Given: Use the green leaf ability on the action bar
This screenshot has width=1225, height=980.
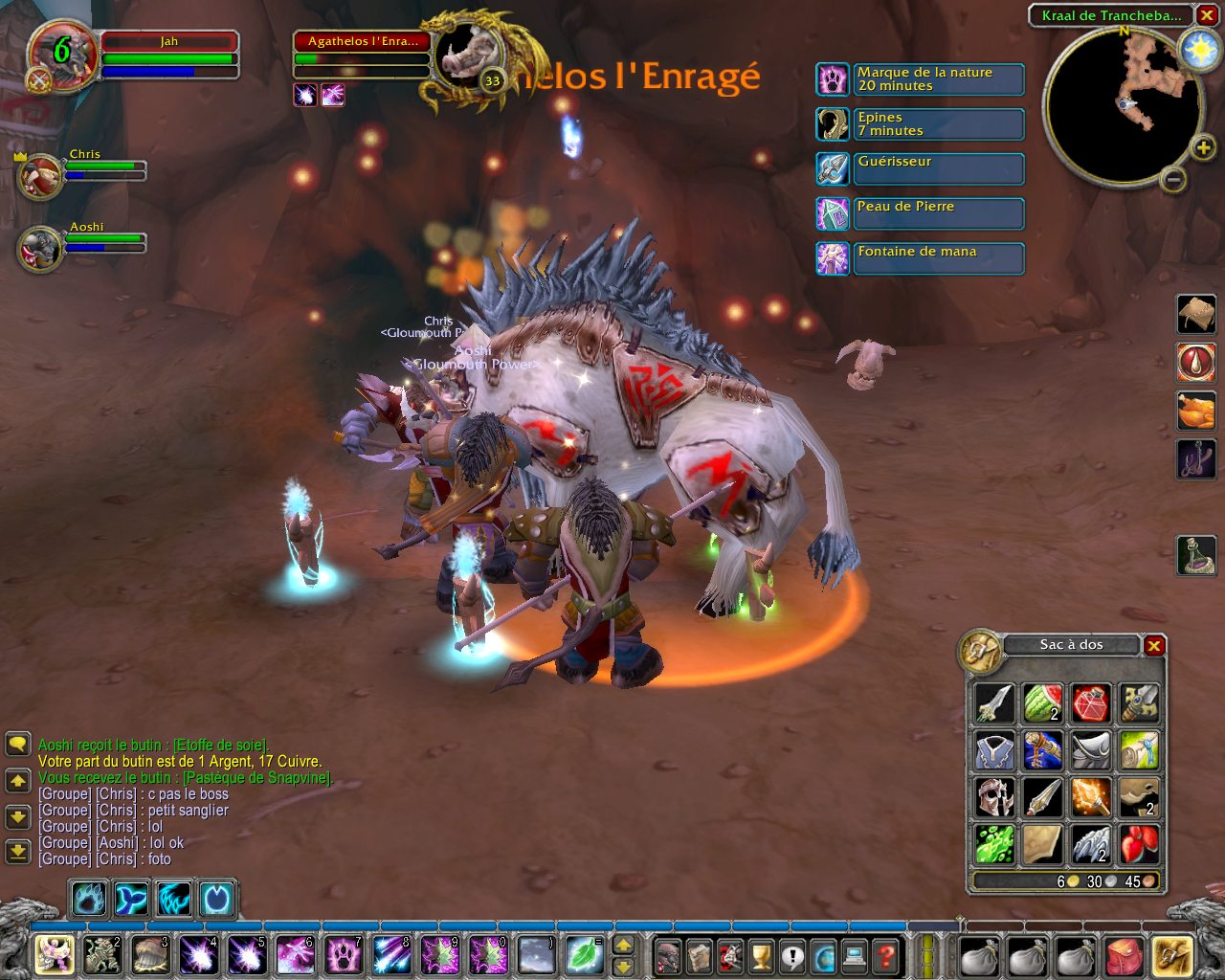Looking at the screenshot, I should [583, 954].
